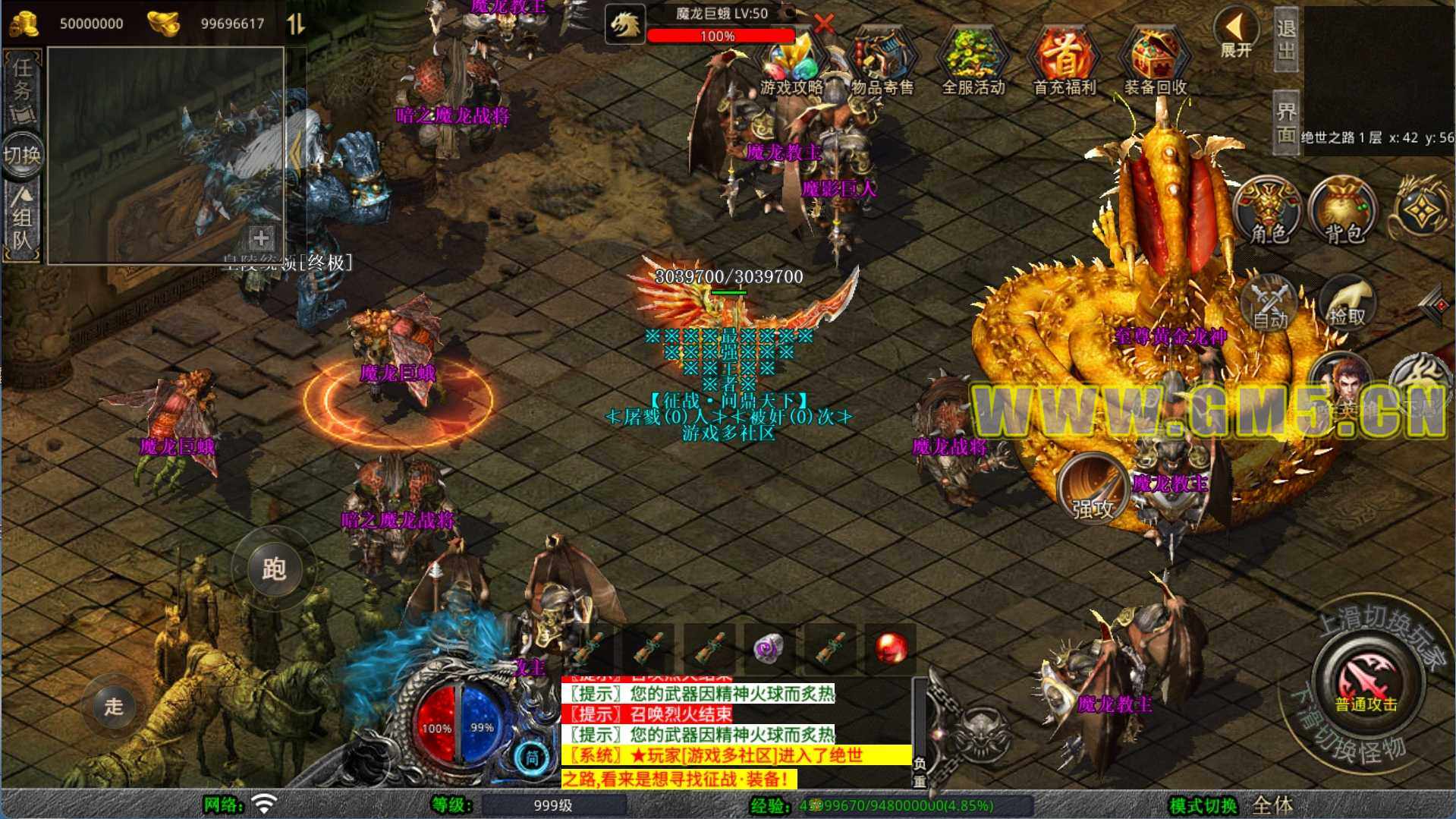Open the 物品寄售 consignment shop
1456x819 pixels.
[882, 64]
